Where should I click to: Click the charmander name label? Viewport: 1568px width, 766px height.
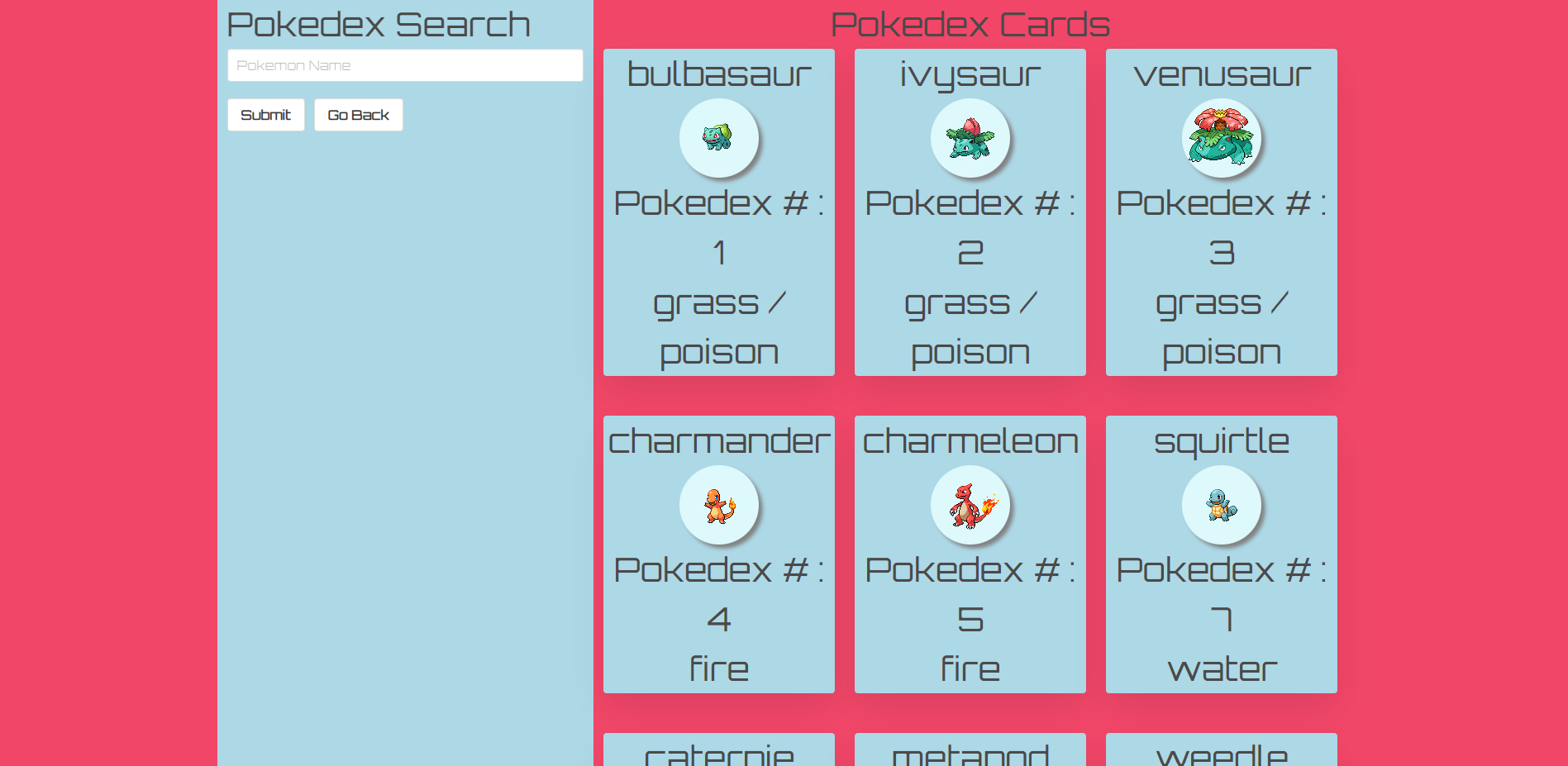(x=718, y=441)
